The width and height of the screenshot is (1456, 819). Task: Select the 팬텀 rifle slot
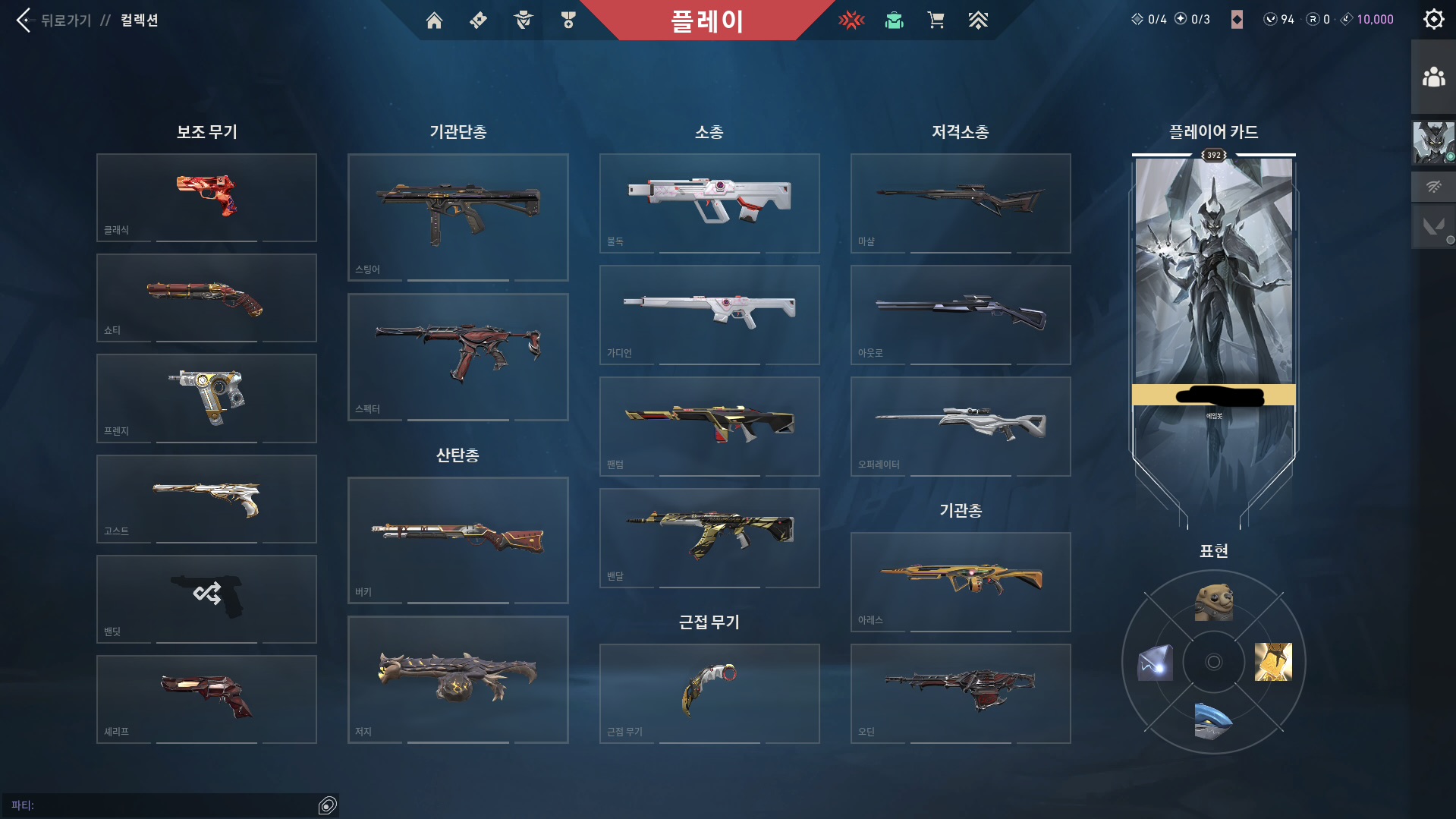709,426
